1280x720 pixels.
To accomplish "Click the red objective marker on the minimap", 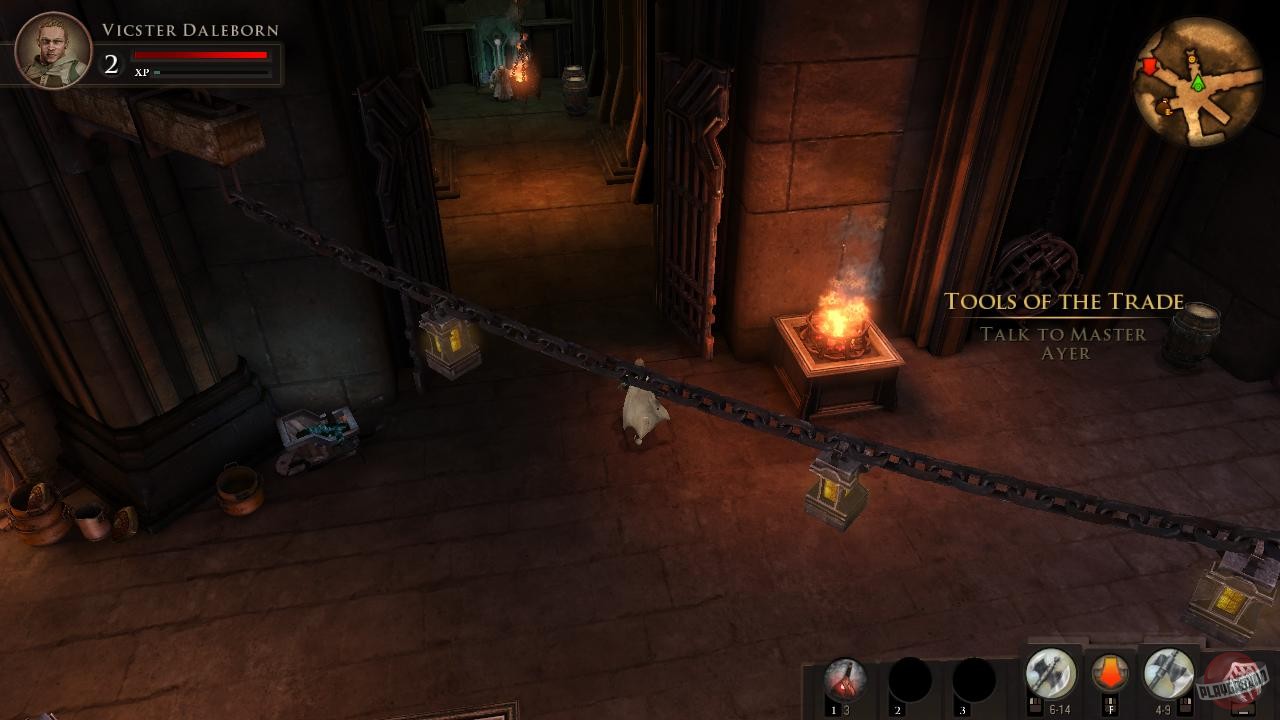I will [x=1149, y=66].
